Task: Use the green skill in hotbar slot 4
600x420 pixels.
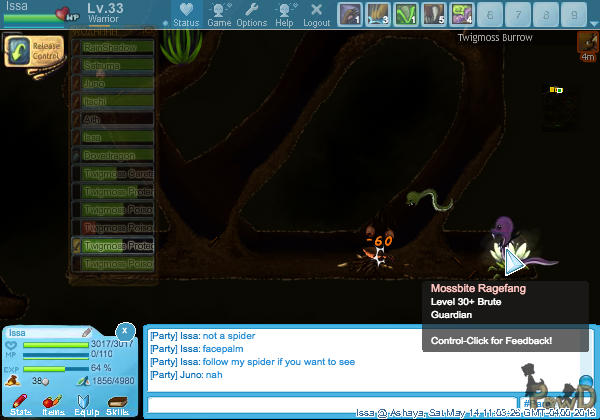Action: coord(405,15)
